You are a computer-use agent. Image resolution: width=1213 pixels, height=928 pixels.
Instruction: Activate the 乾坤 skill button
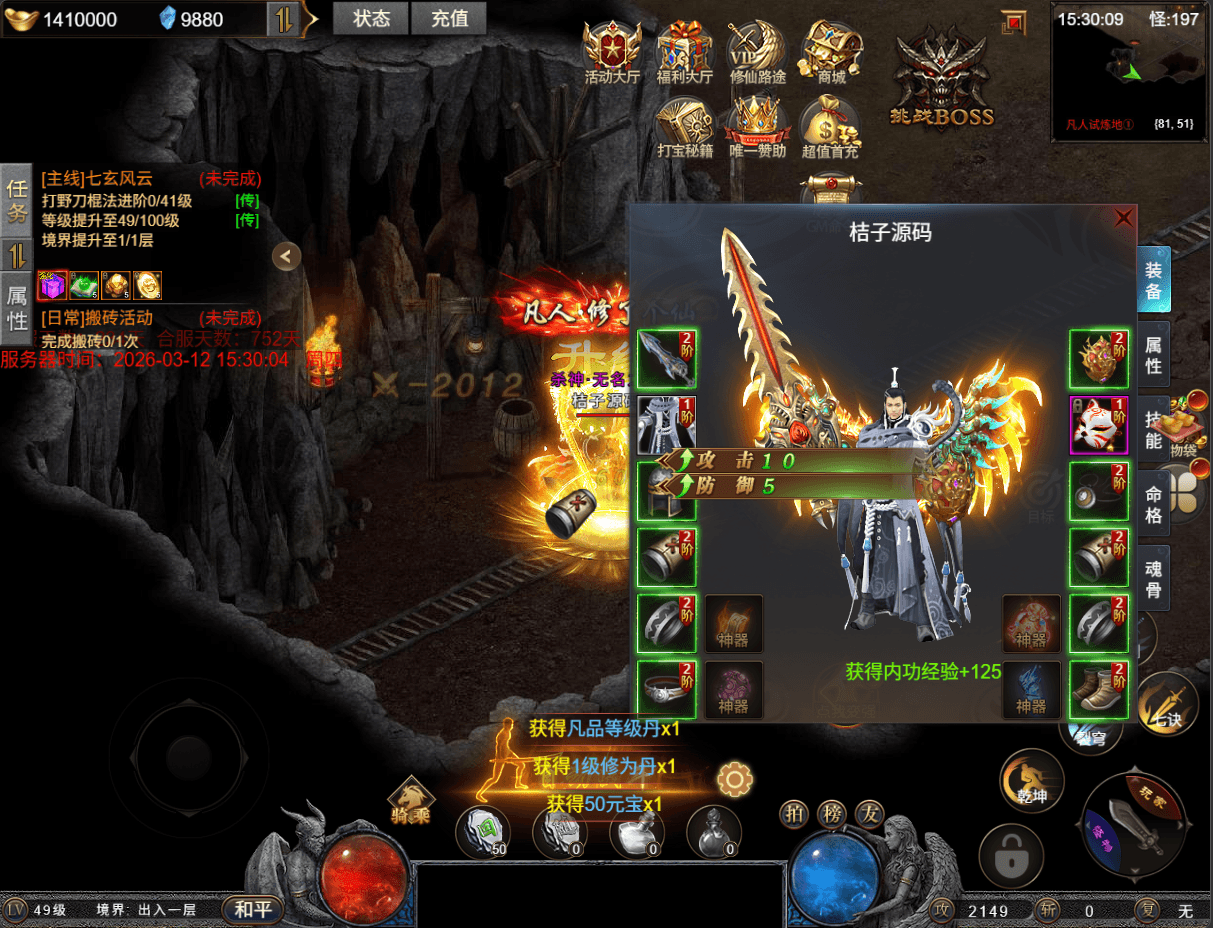tap(1031, 781)
